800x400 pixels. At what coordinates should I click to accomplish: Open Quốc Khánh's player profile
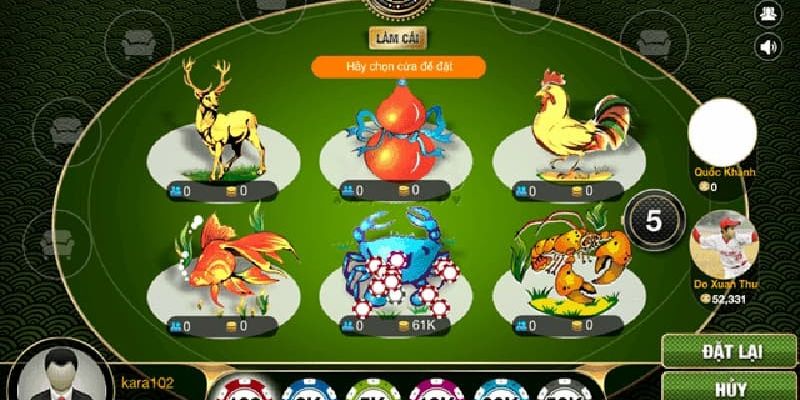pos(722,132)
